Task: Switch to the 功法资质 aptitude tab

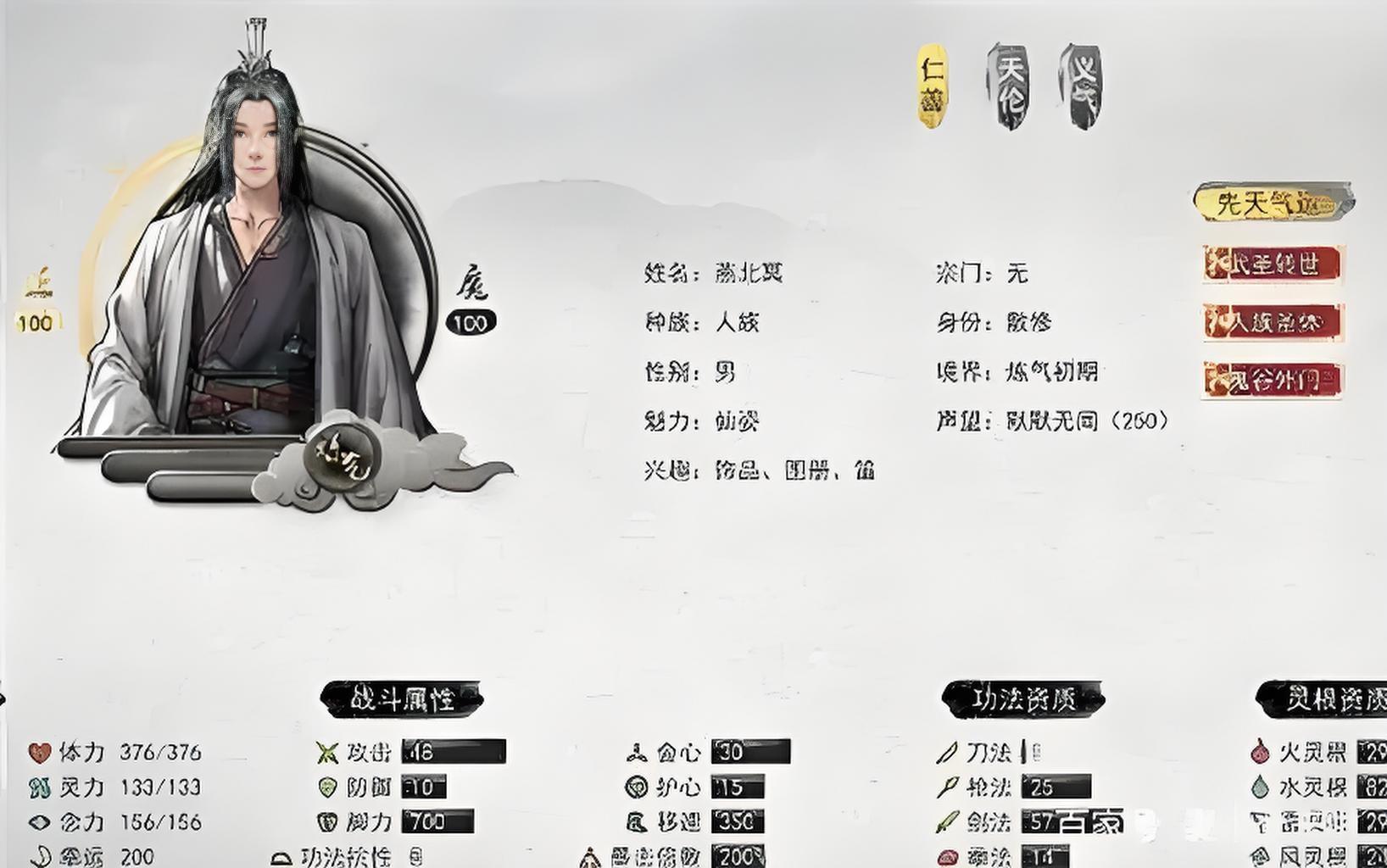Action: 1022,698
